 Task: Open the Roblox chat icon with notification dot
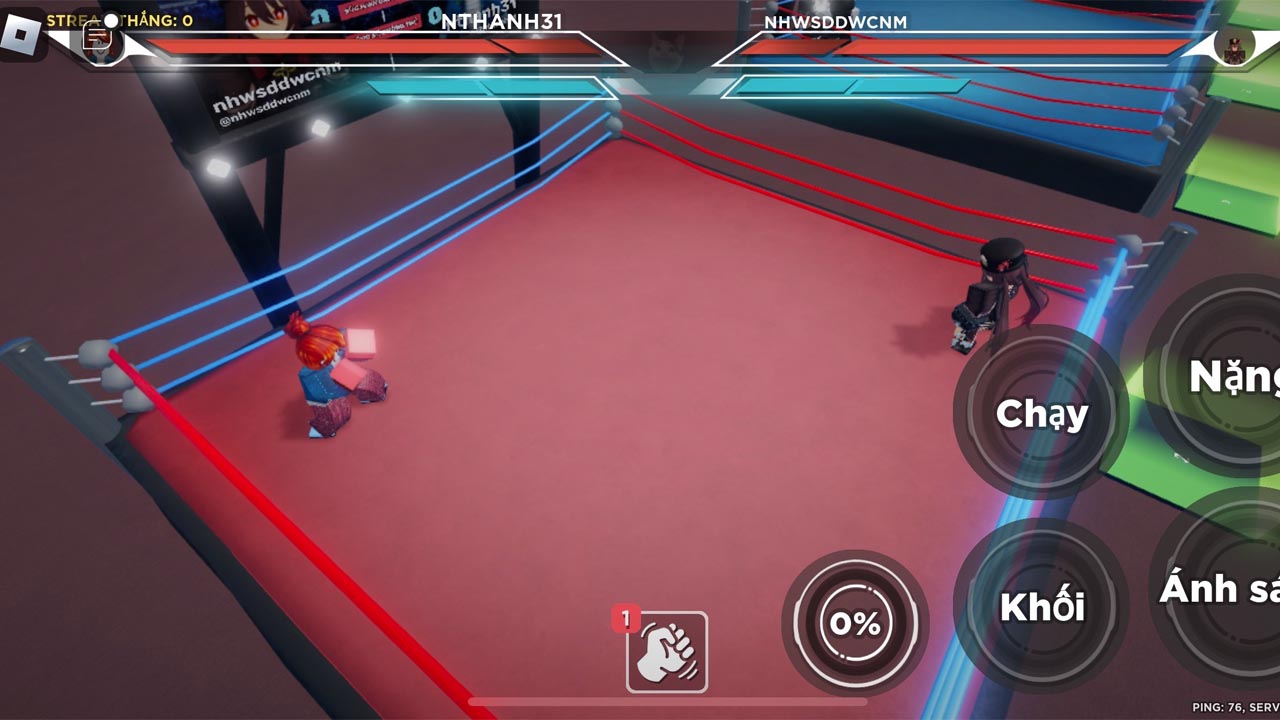click(98, 36)
